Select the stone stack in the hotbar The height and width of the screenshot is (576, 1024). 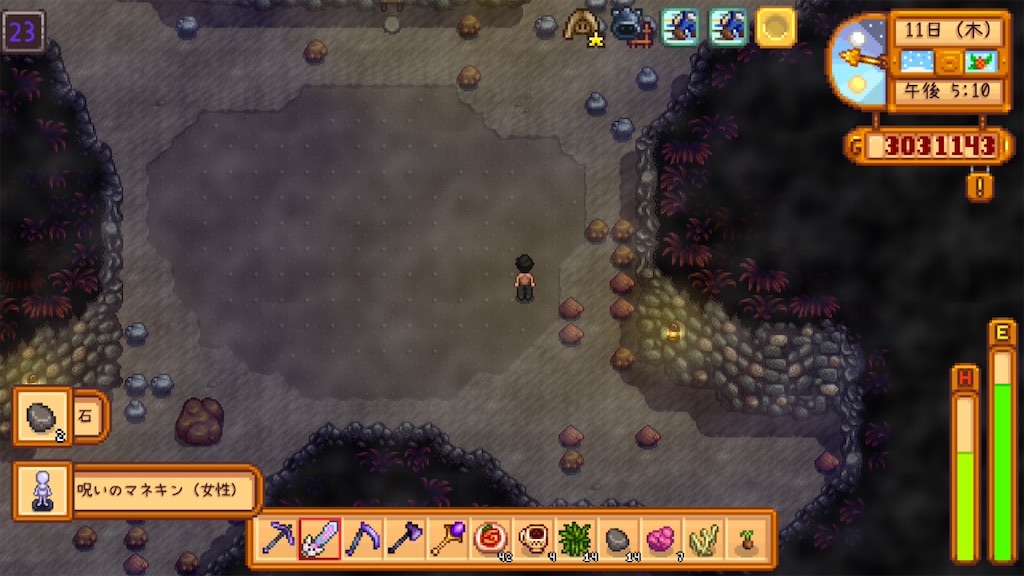[x=616, y=539]
